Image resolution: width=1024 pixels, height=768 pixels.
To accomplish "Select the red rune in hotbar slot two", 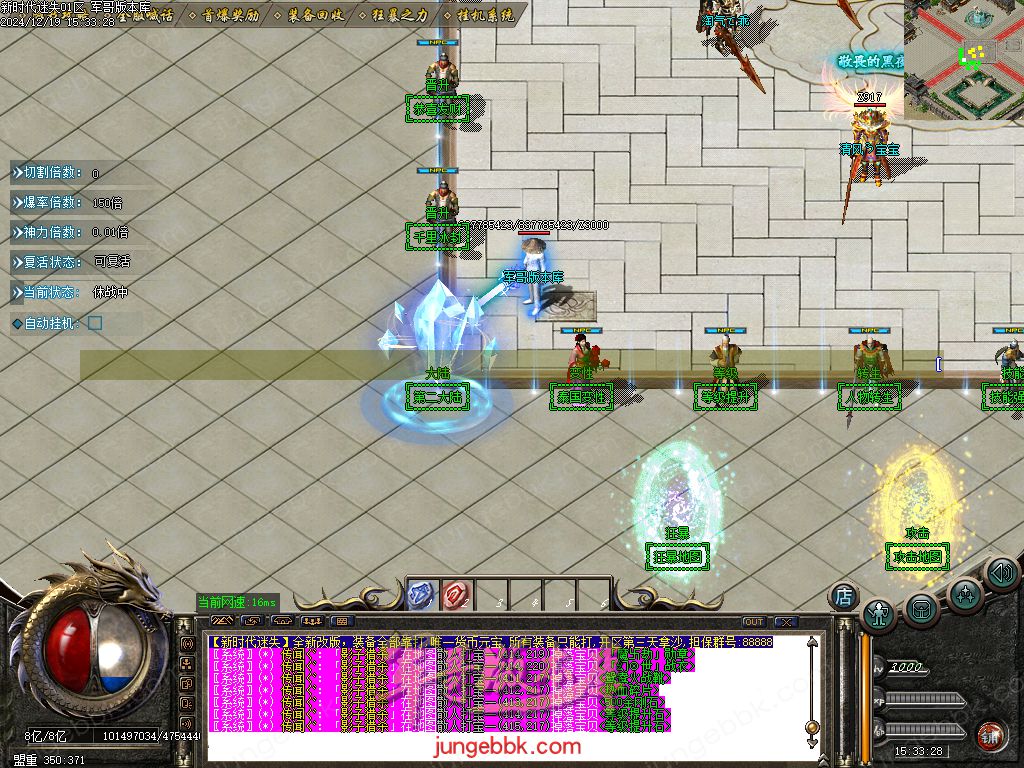I will click(x=456, y=594).
